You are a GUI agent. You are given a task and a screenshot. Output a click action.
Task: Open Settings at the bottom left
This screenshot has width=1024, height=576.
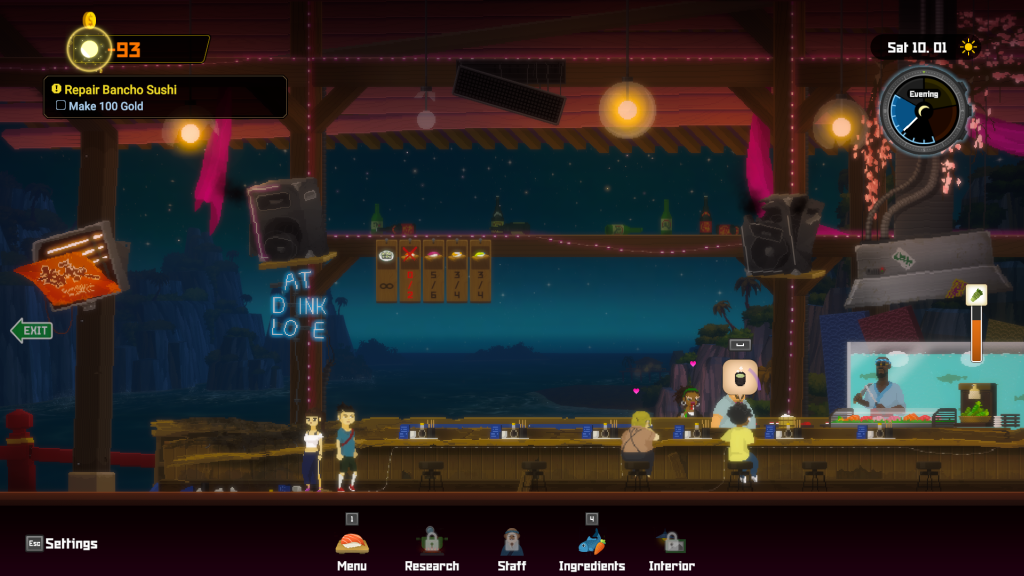coord(63,543)
